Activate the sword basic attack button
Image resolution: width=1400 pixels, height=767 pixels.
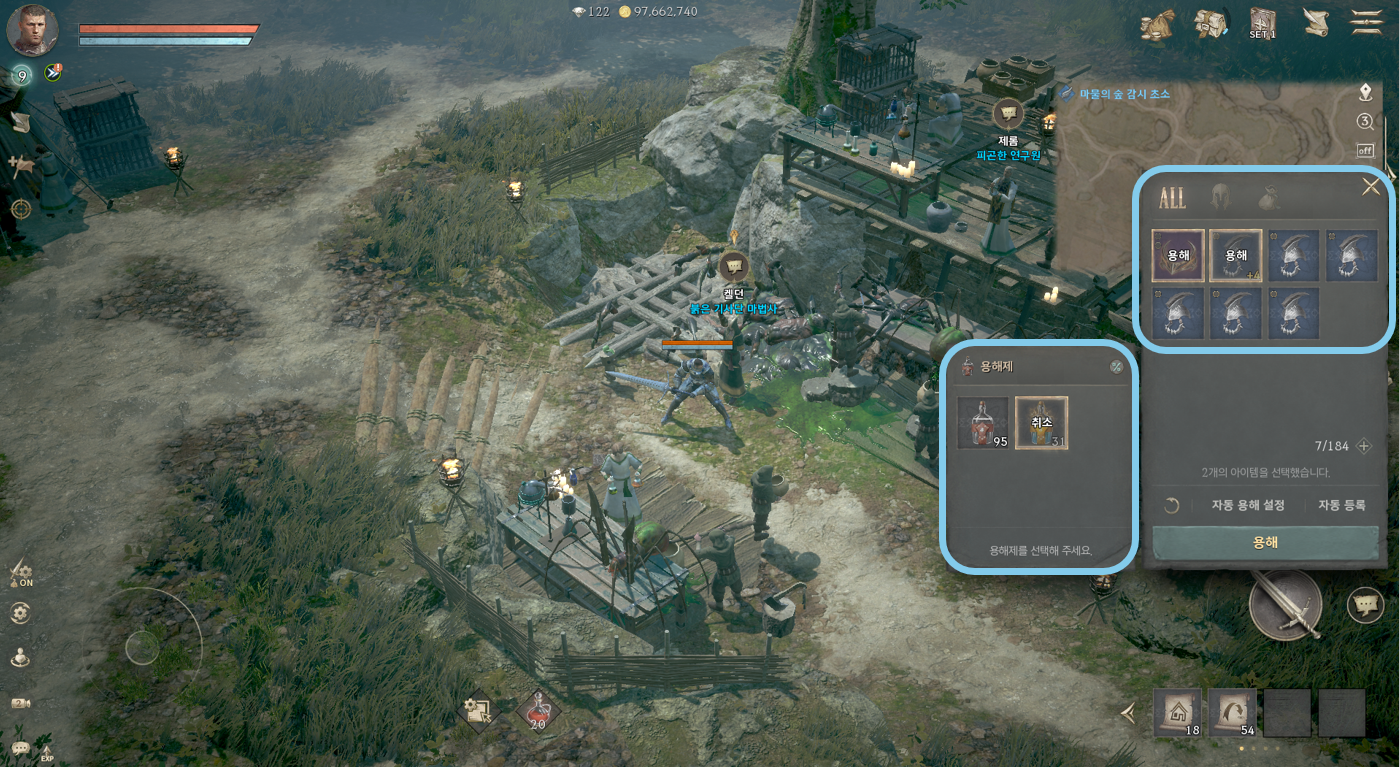click(x=1285, y=604)
